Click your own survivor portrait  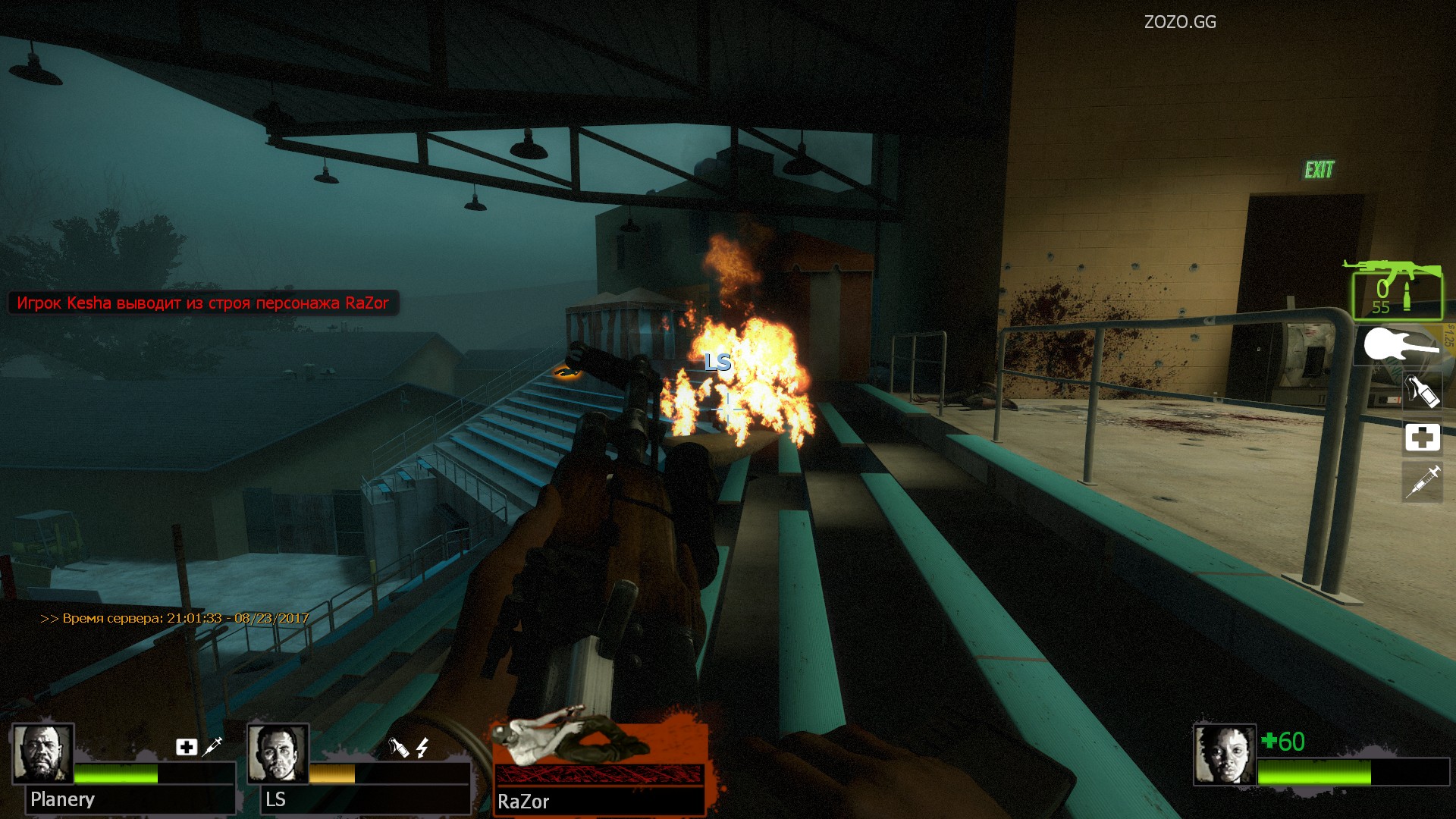point(1224,754)
